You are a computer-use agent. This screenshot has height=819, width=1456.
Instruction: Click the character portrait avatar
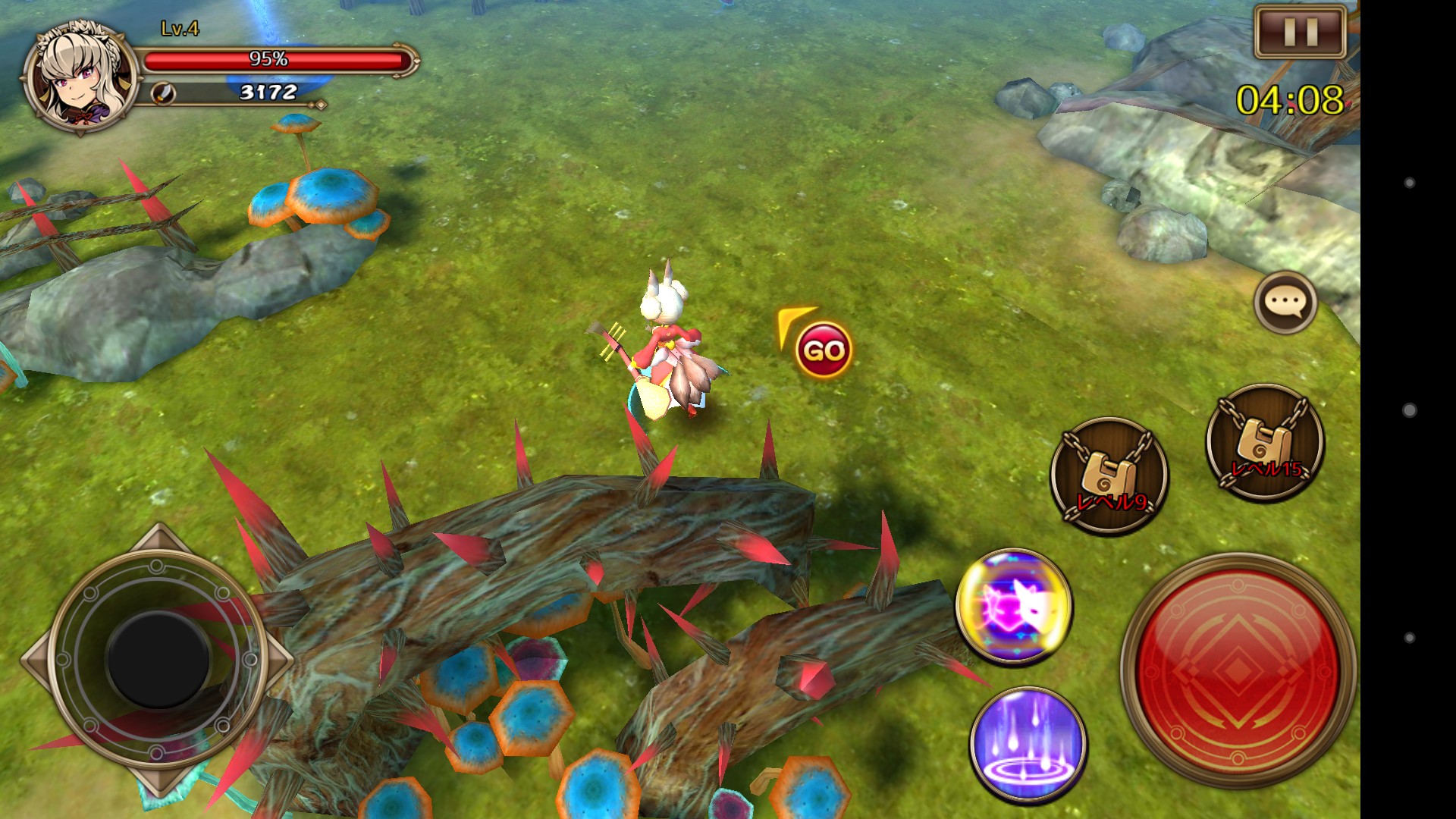tap(80, 78)
